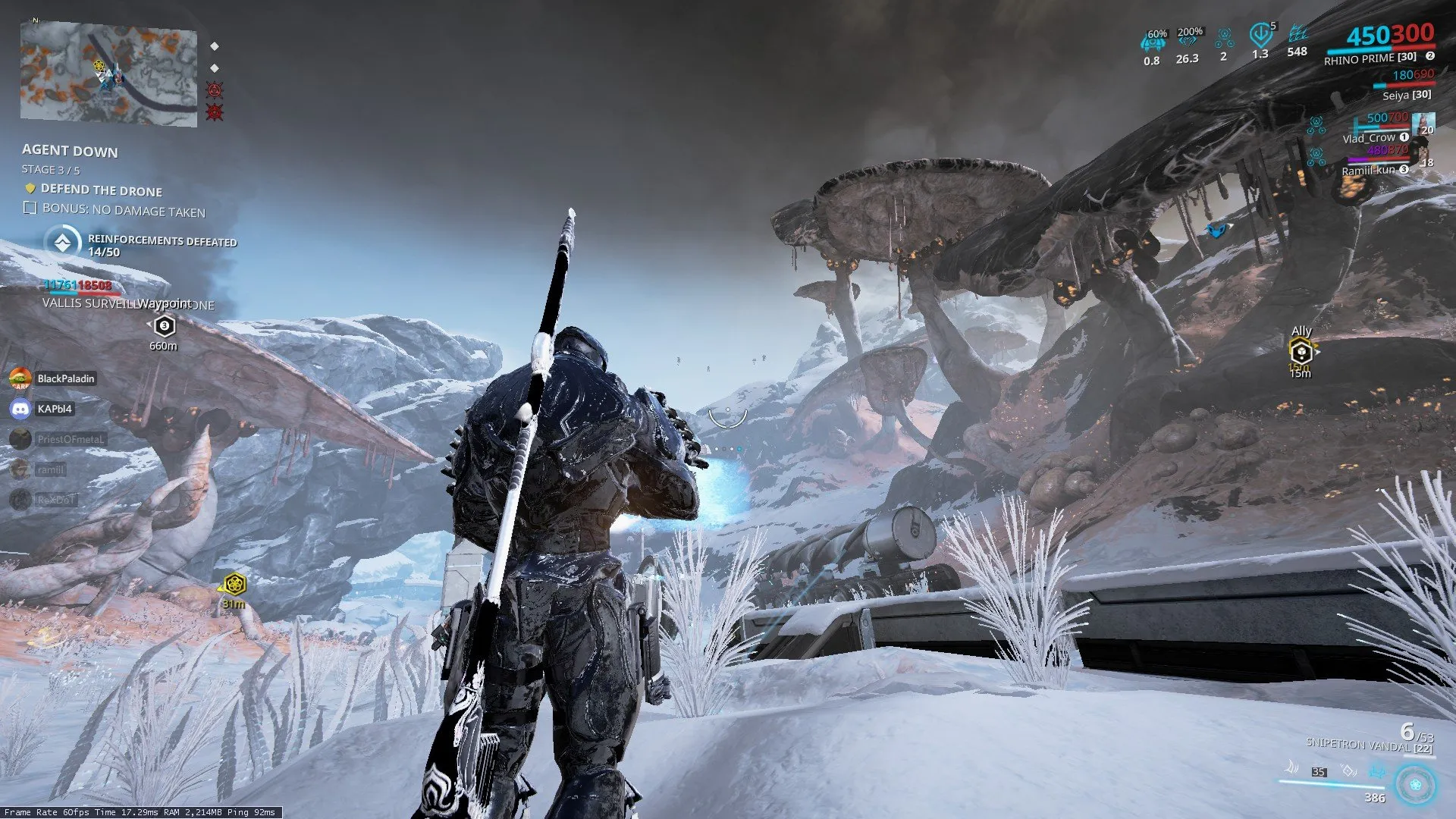The image size is (1456, 819).
Task: Select BlackPaladin in the voice overlay
Action: [x=65, y=378]
